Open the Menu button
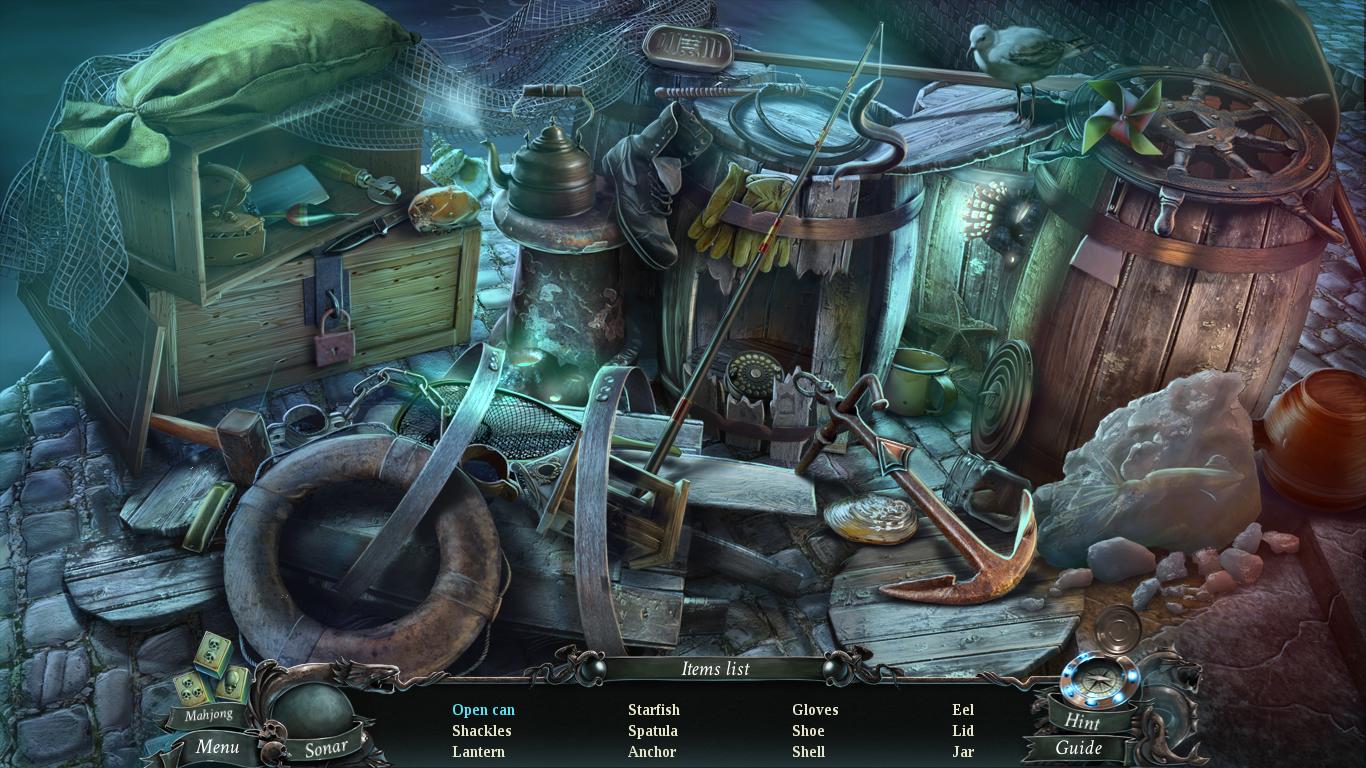Screen dimensions: 1366x768 click(x=217, y=746)
